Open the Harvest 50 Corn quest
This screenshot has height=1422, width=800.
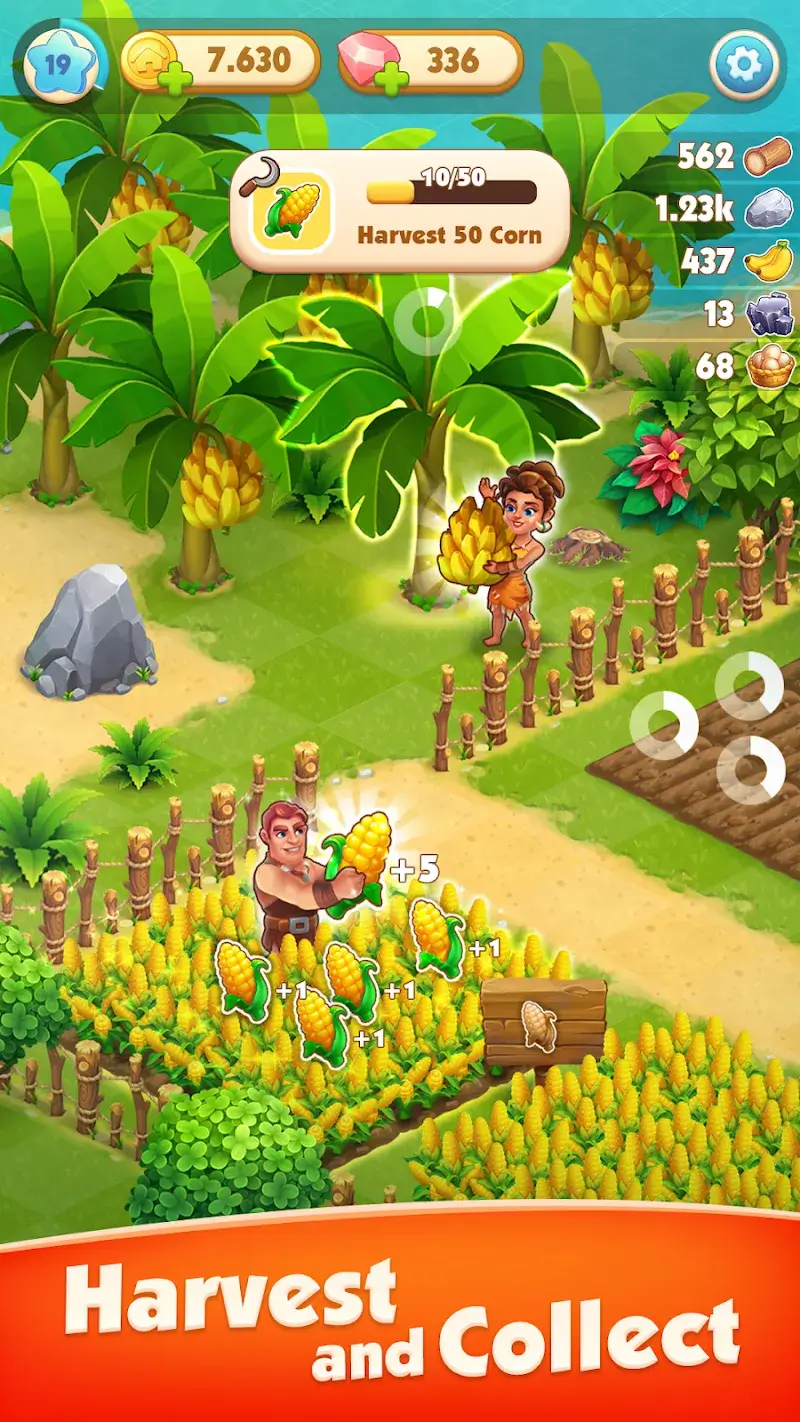tap(400, 209)
